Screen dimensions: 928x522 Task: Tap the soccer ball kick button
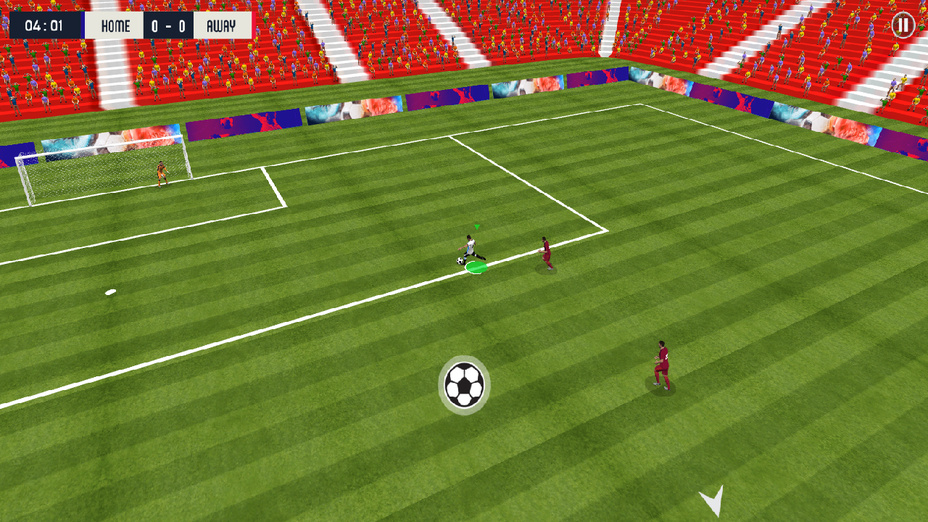click(x=464, y=384)
